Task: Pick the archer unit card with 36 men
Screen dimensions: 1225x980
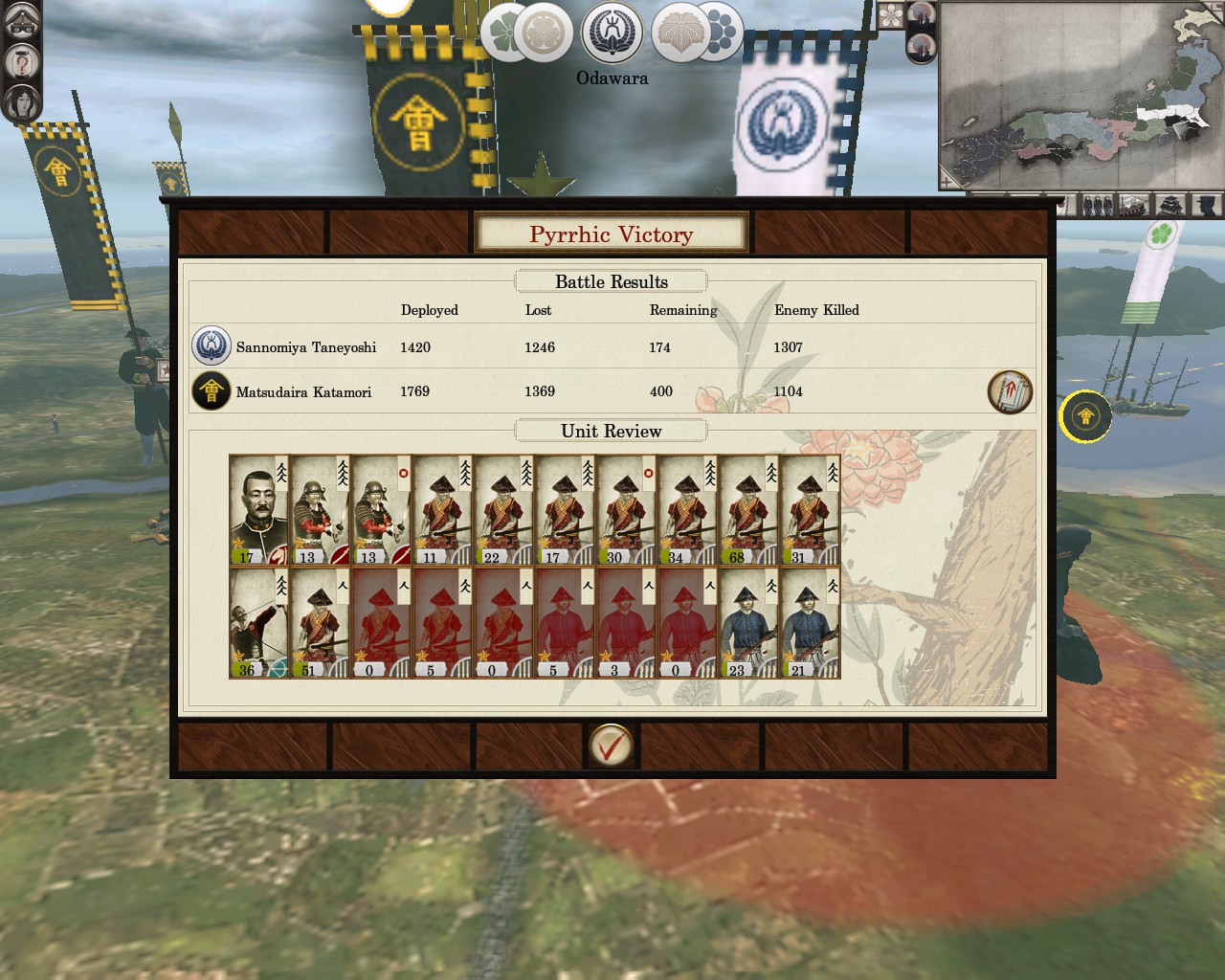Action: coord(259,623)
